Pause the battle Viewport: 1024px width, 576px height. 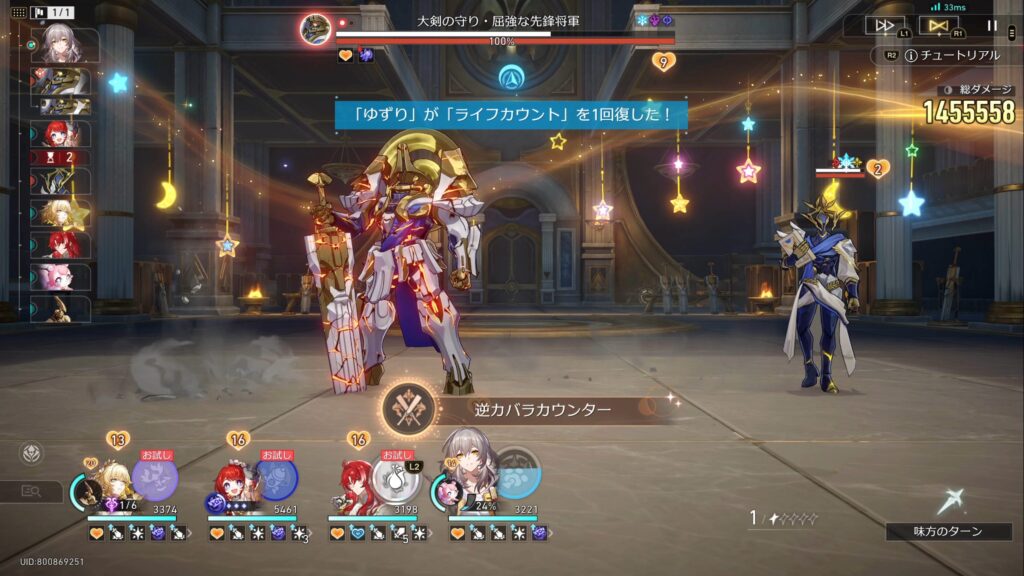[x=992, y=26]
